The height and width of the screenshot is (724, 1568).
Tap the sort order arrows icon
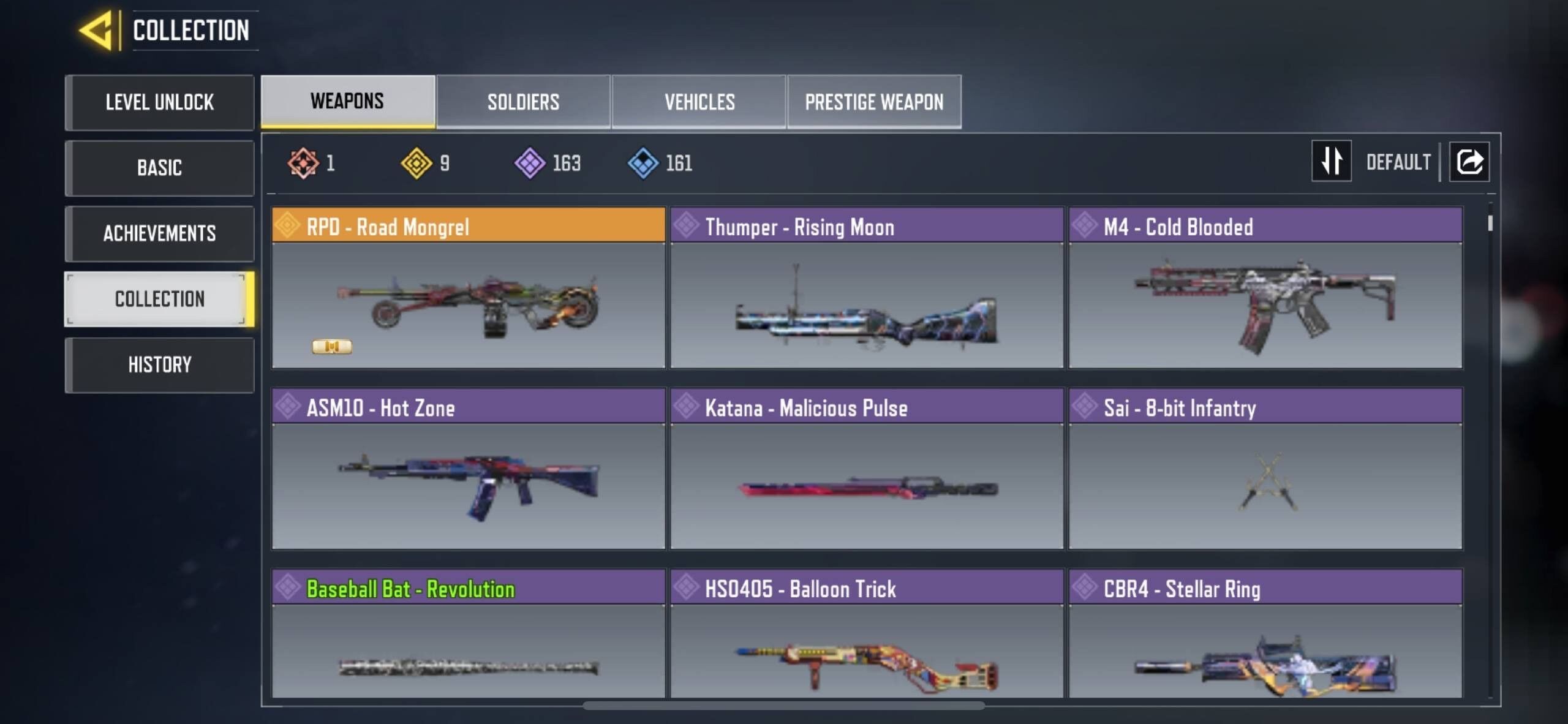1332,161
